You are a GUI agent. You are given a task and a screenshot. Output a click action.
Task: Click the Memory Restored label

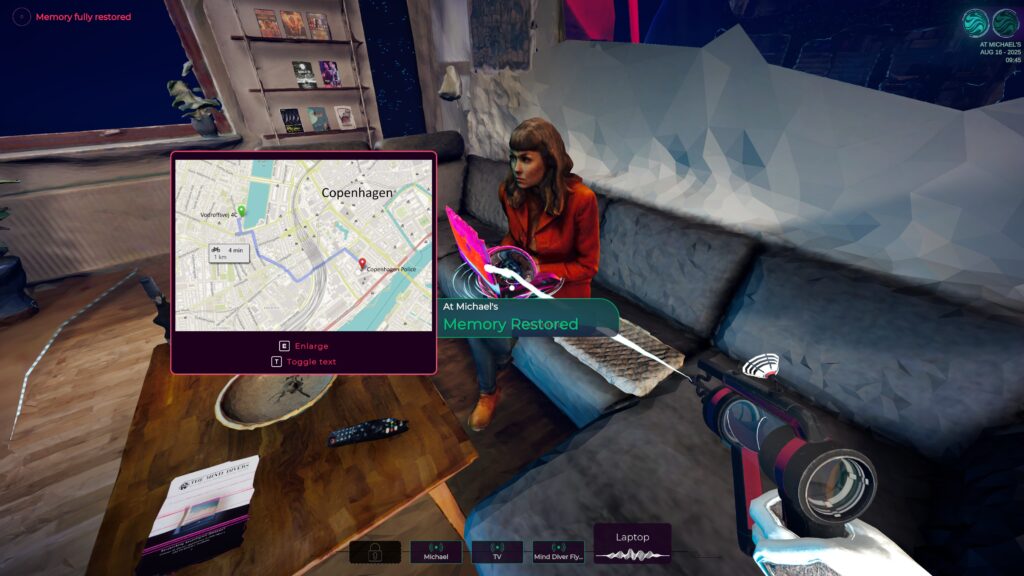(510, 324)
